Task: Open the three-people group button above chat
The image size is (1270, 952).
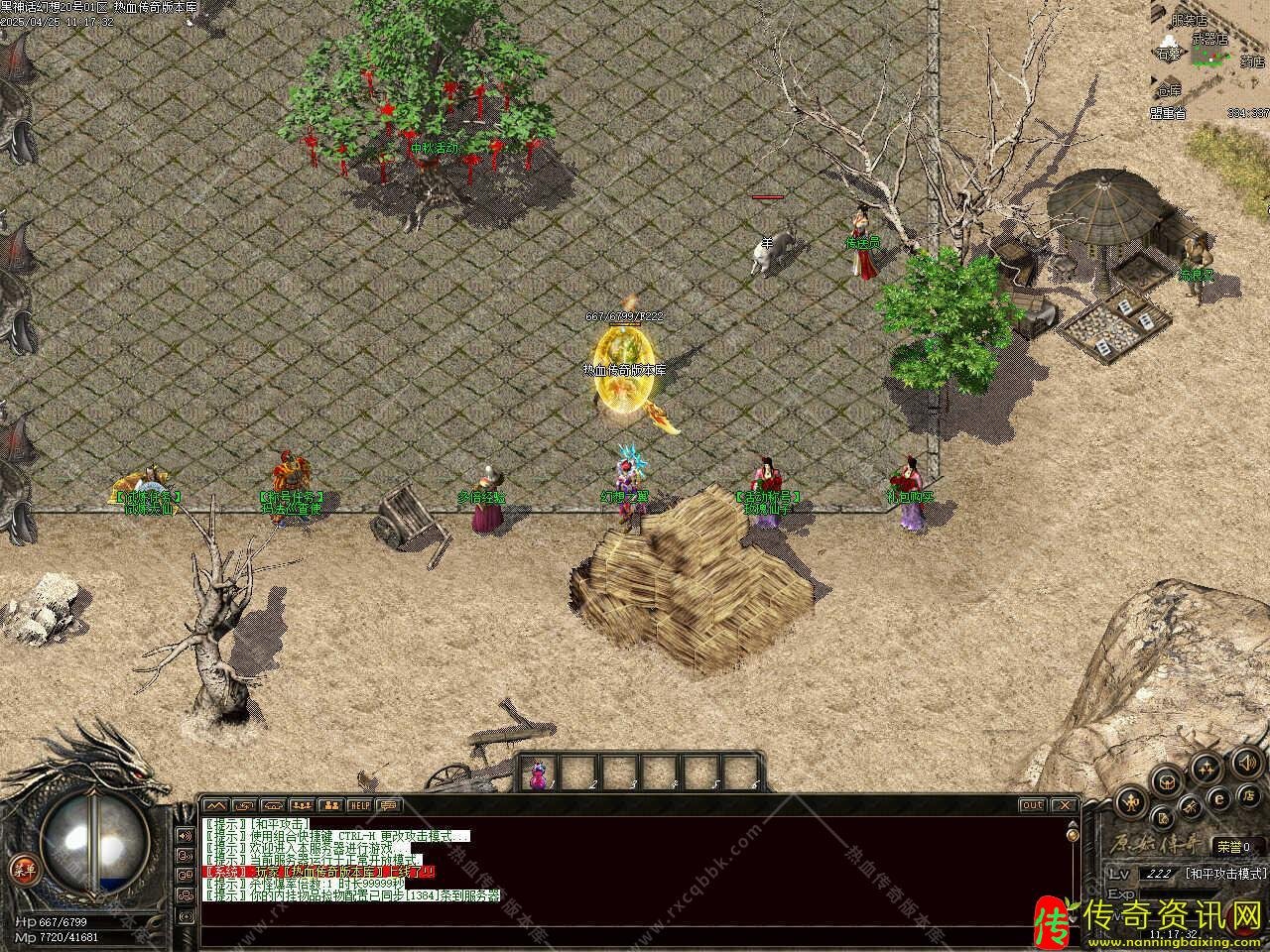Action: tap(302, 805)
